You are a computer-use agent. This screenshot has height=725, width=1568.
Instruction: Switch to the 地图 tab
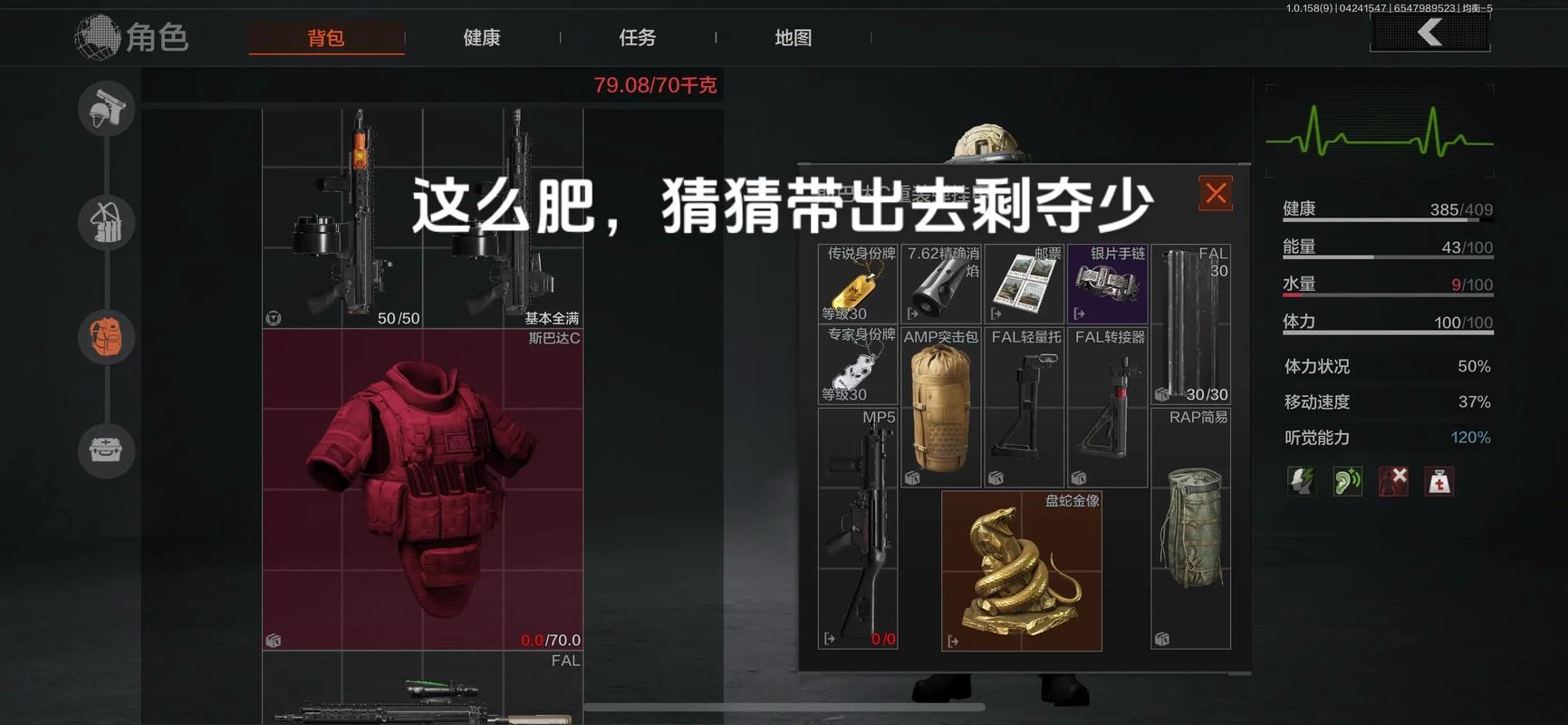click(793, 37)
